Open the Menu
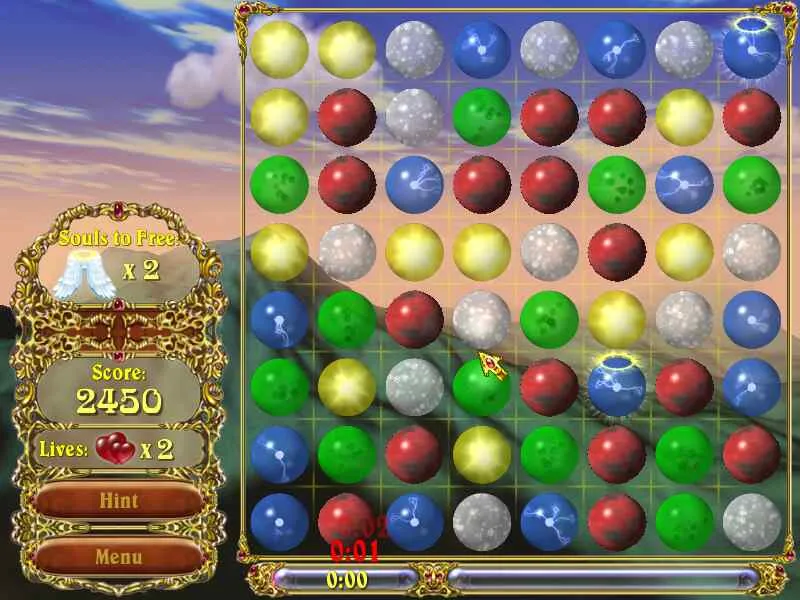Image resolution: width=800 pixels, height=600 pixels. pyautogui.click(x=118, y=556)
